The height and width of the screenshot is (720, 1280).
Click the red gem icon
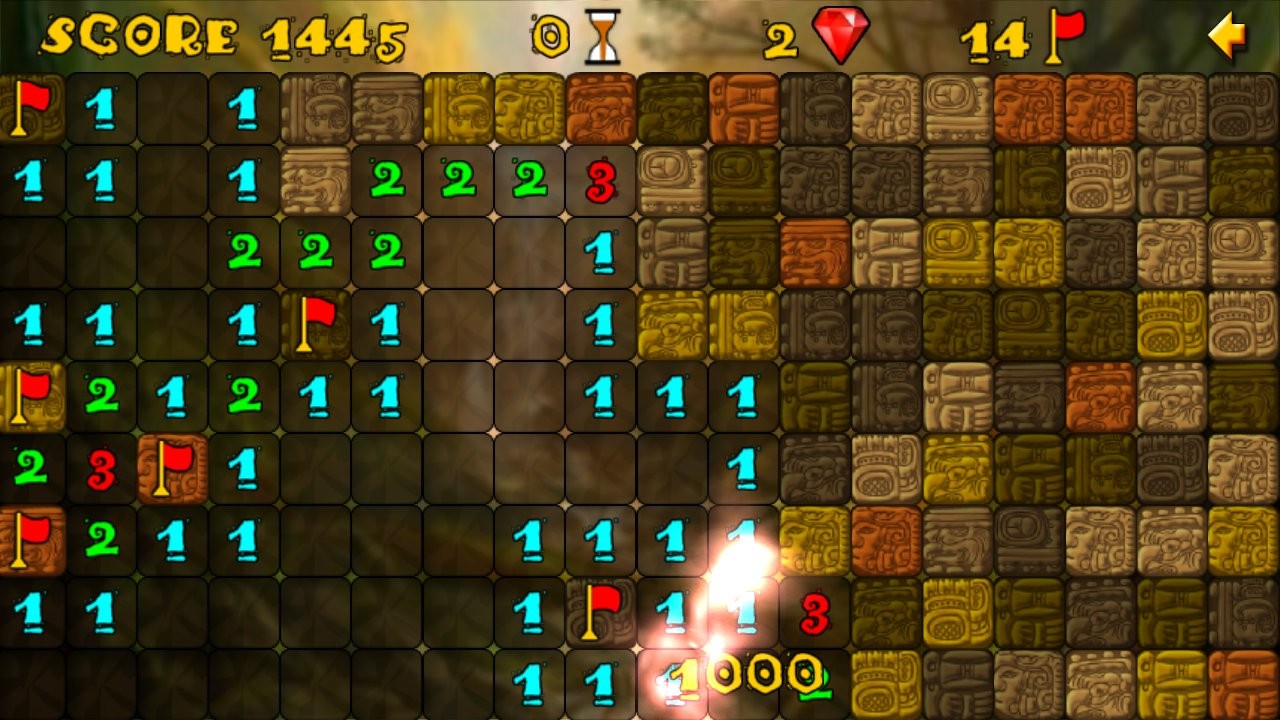(841, 35)
